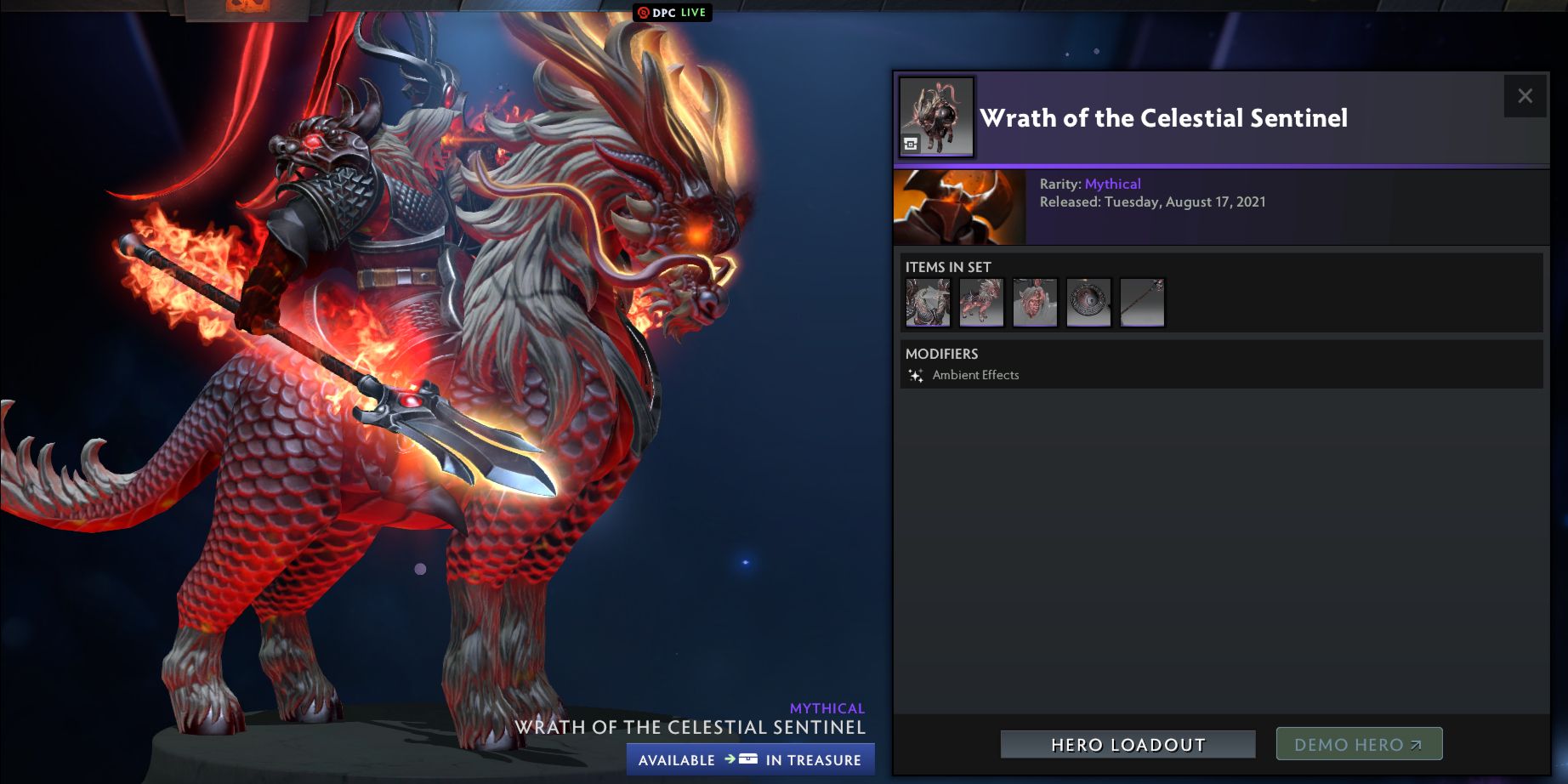Click the Dota DPC logo badge
This screenshot has height=784, width=1568.
644,13
